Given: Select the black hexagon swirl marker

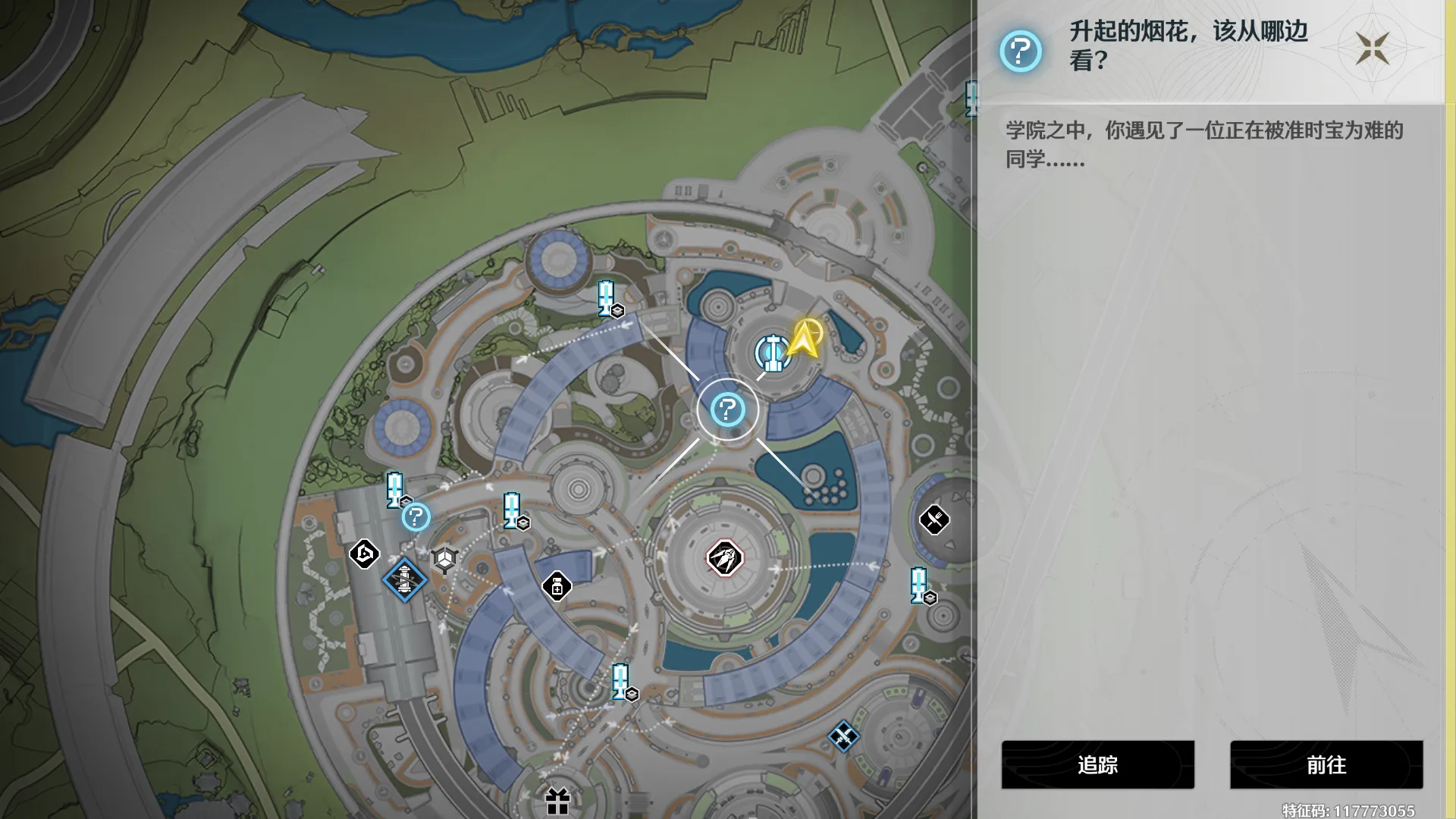Looking at the screenshot, I should click(364, 554).
